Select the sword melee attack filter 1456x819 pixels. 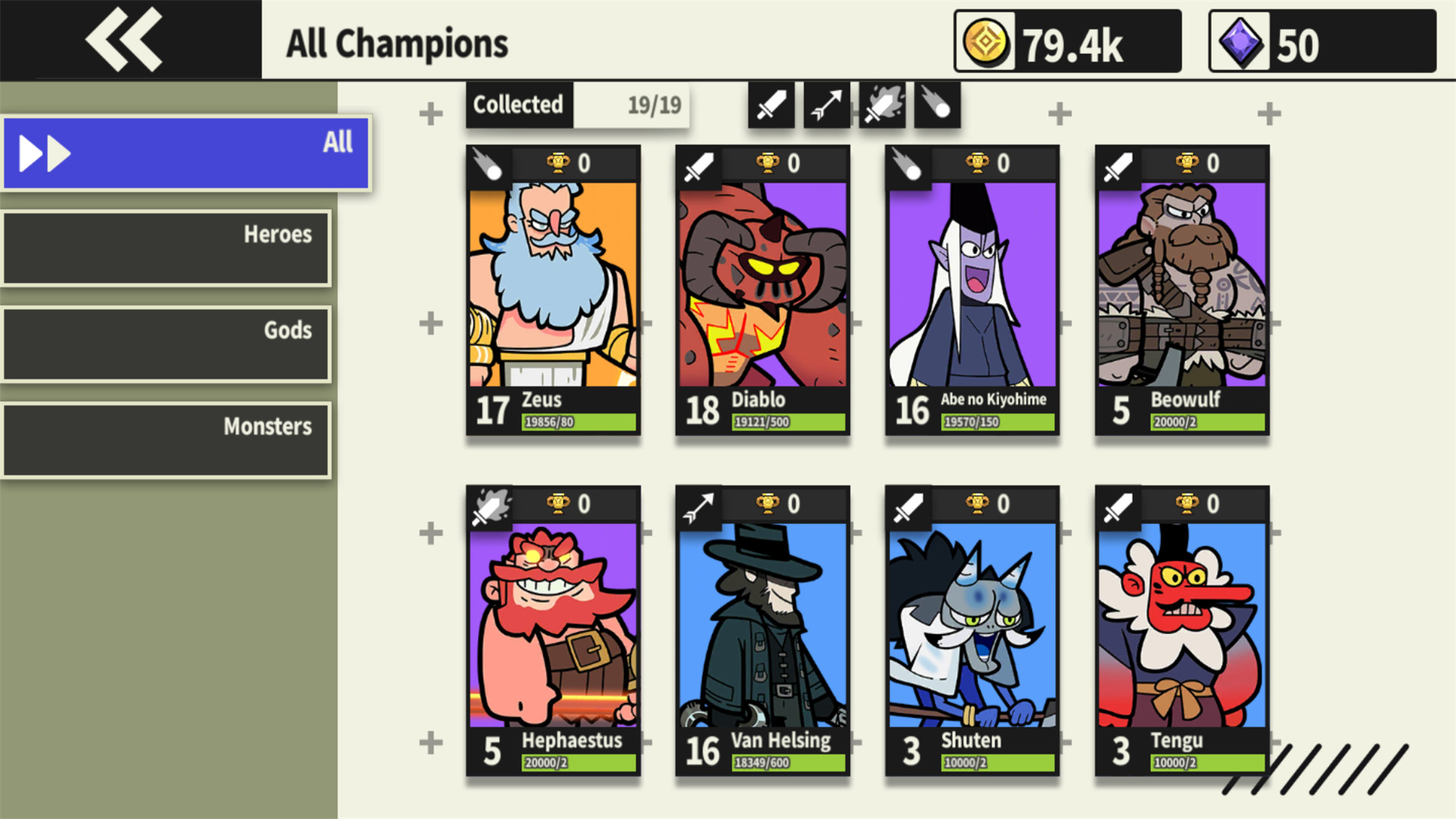(770, 105)
